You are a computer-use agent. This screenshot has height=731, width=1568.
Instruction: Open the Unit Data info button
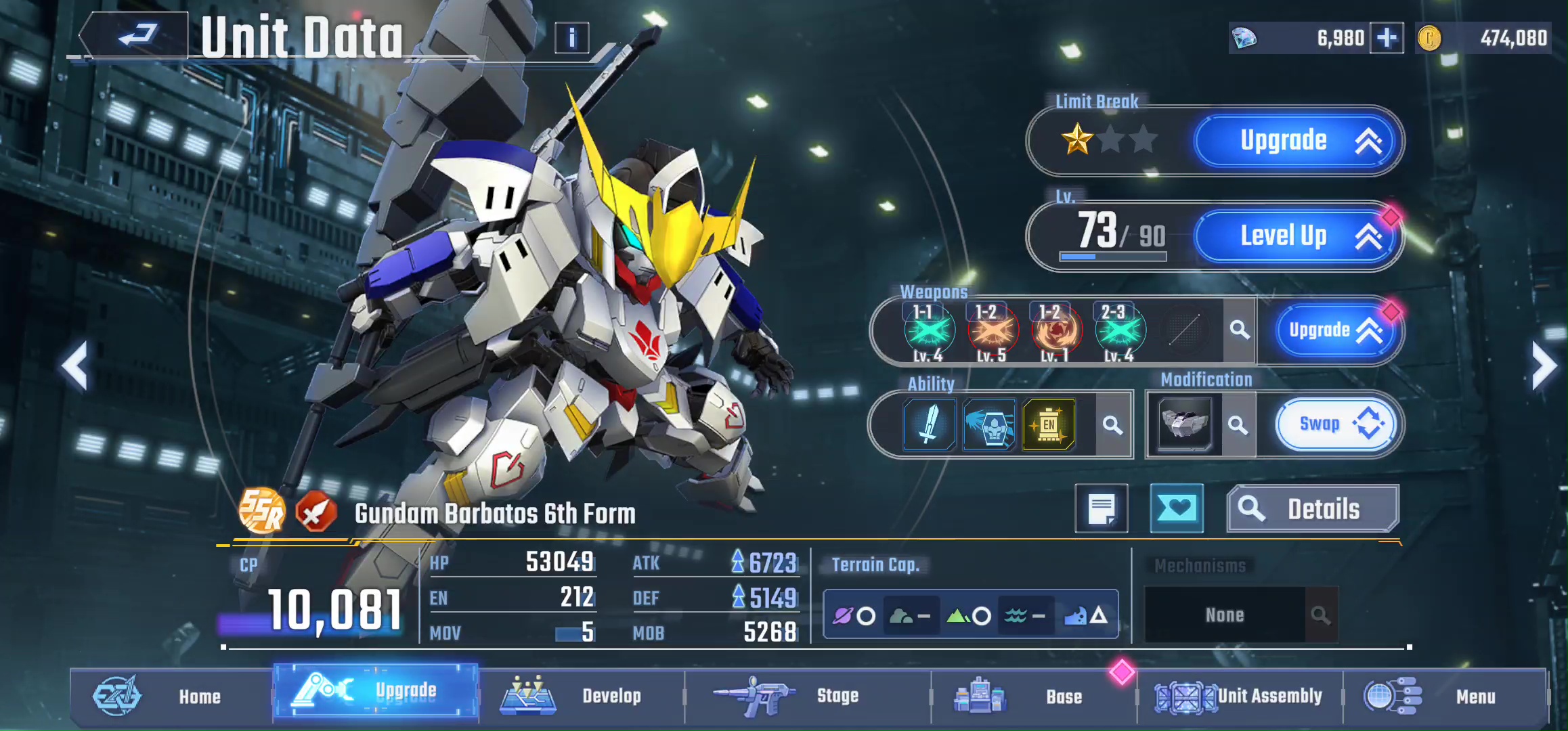[x=571, y=38]
